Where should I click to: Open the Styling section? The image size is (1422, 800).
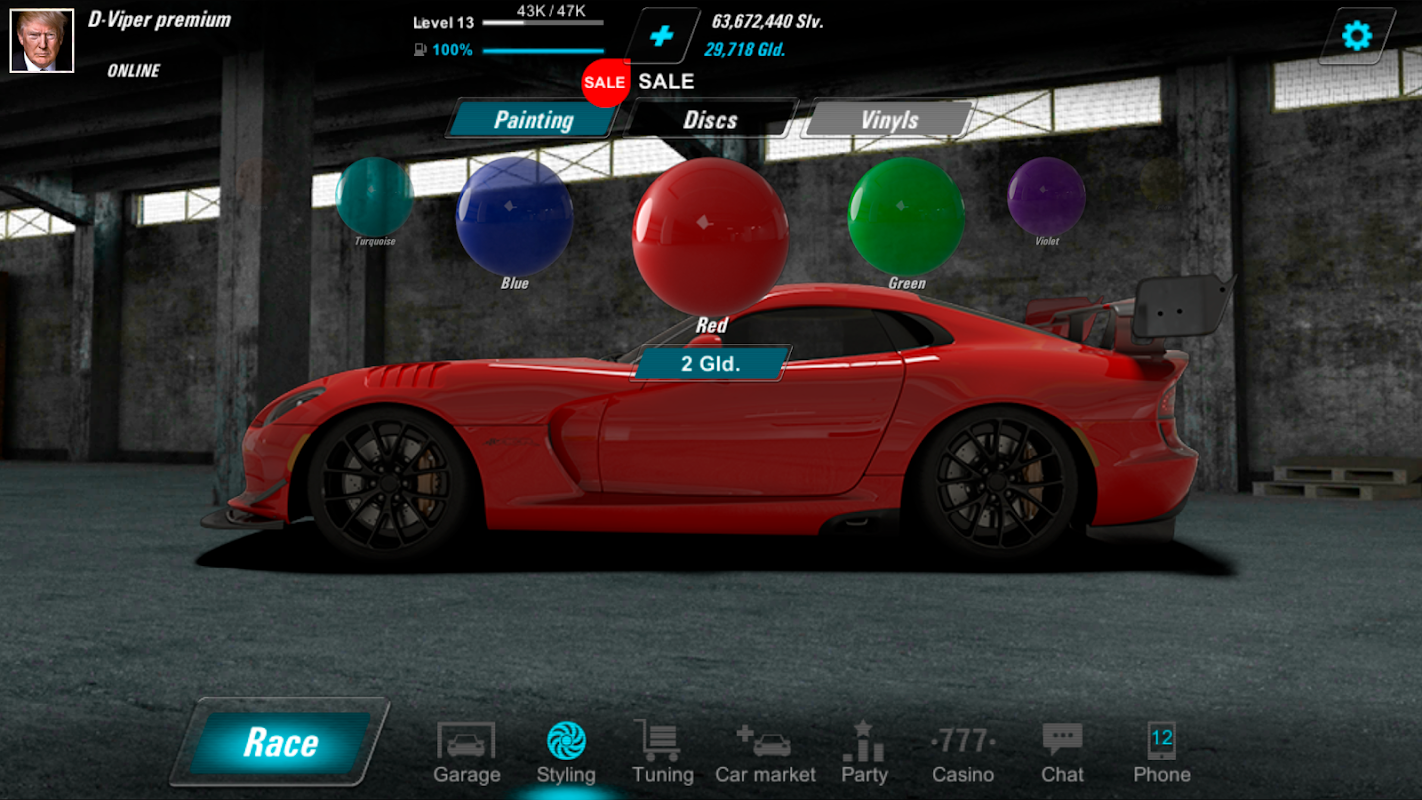566,753
